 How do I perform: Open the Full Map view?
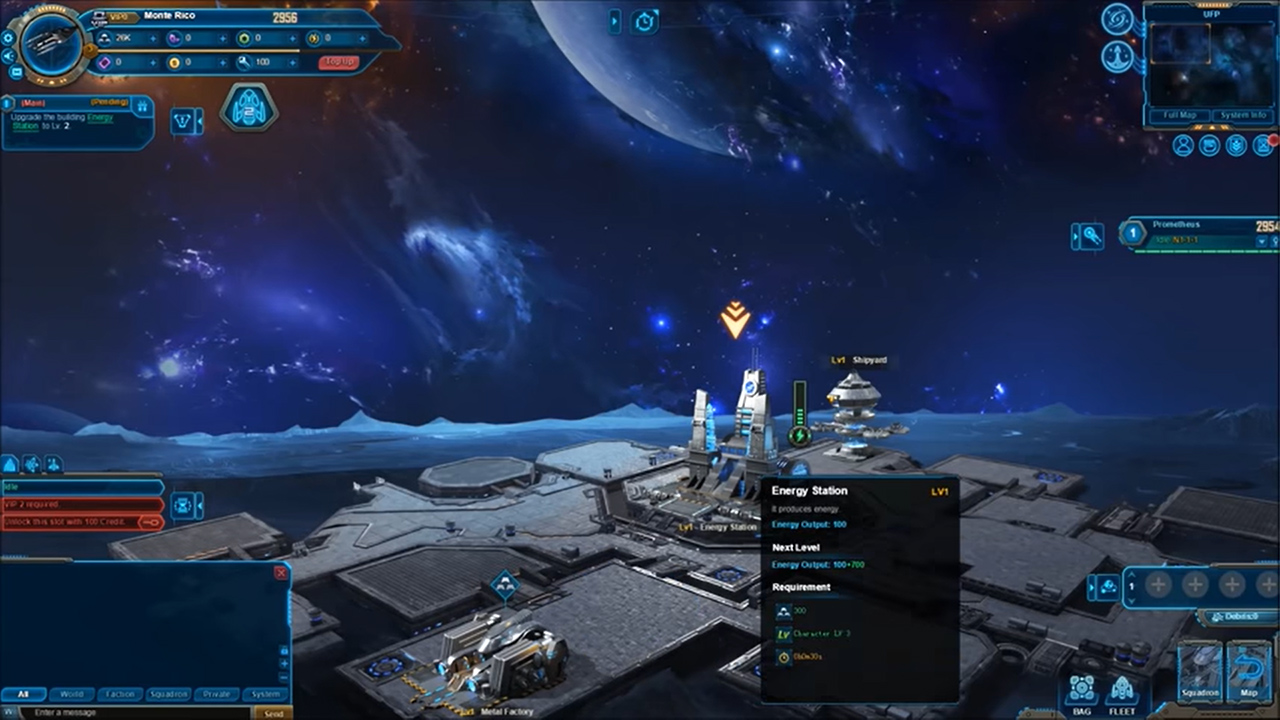pos(1180,115)
